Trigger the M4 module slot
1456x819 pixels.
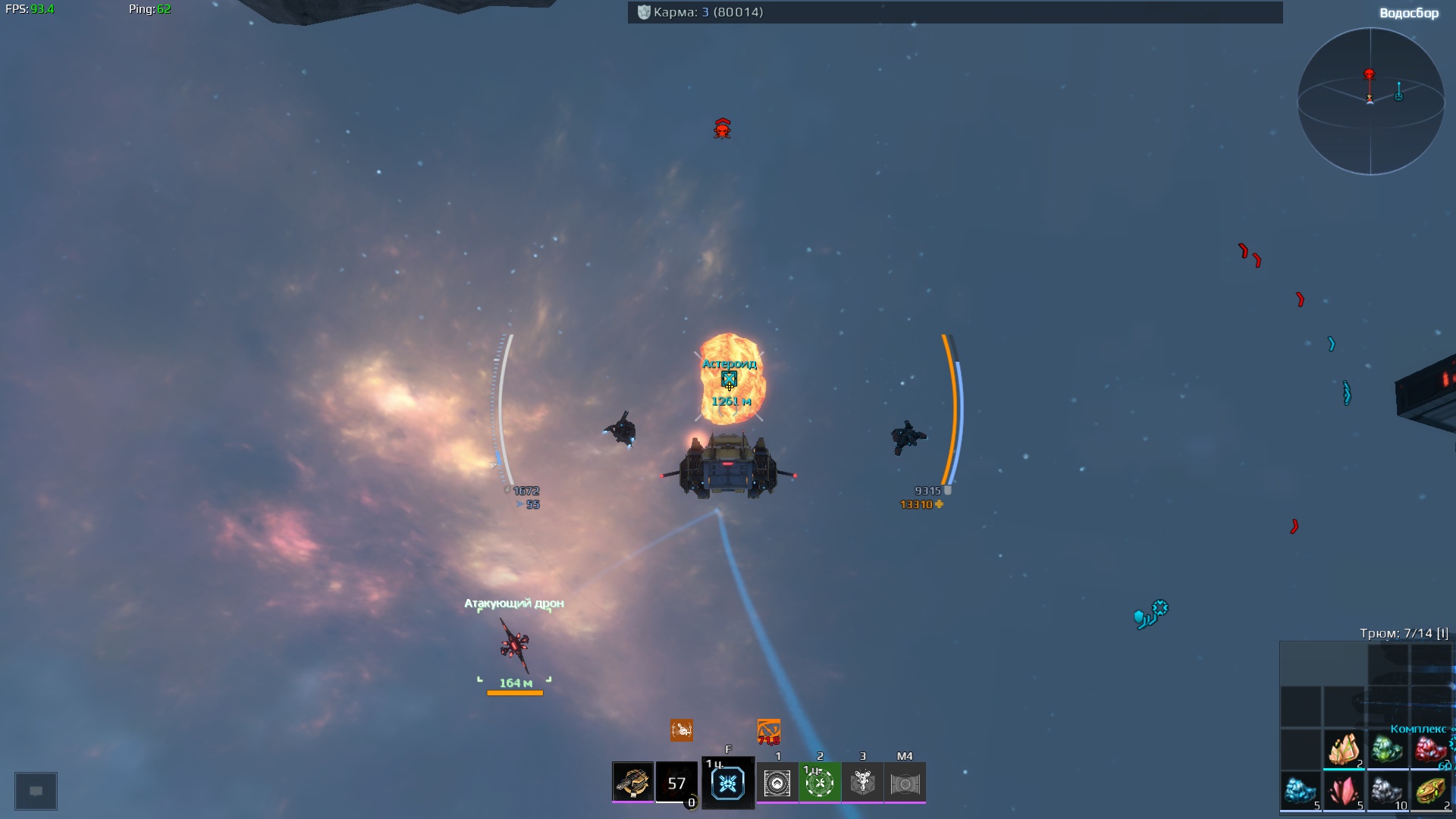[x=905, y=783]
